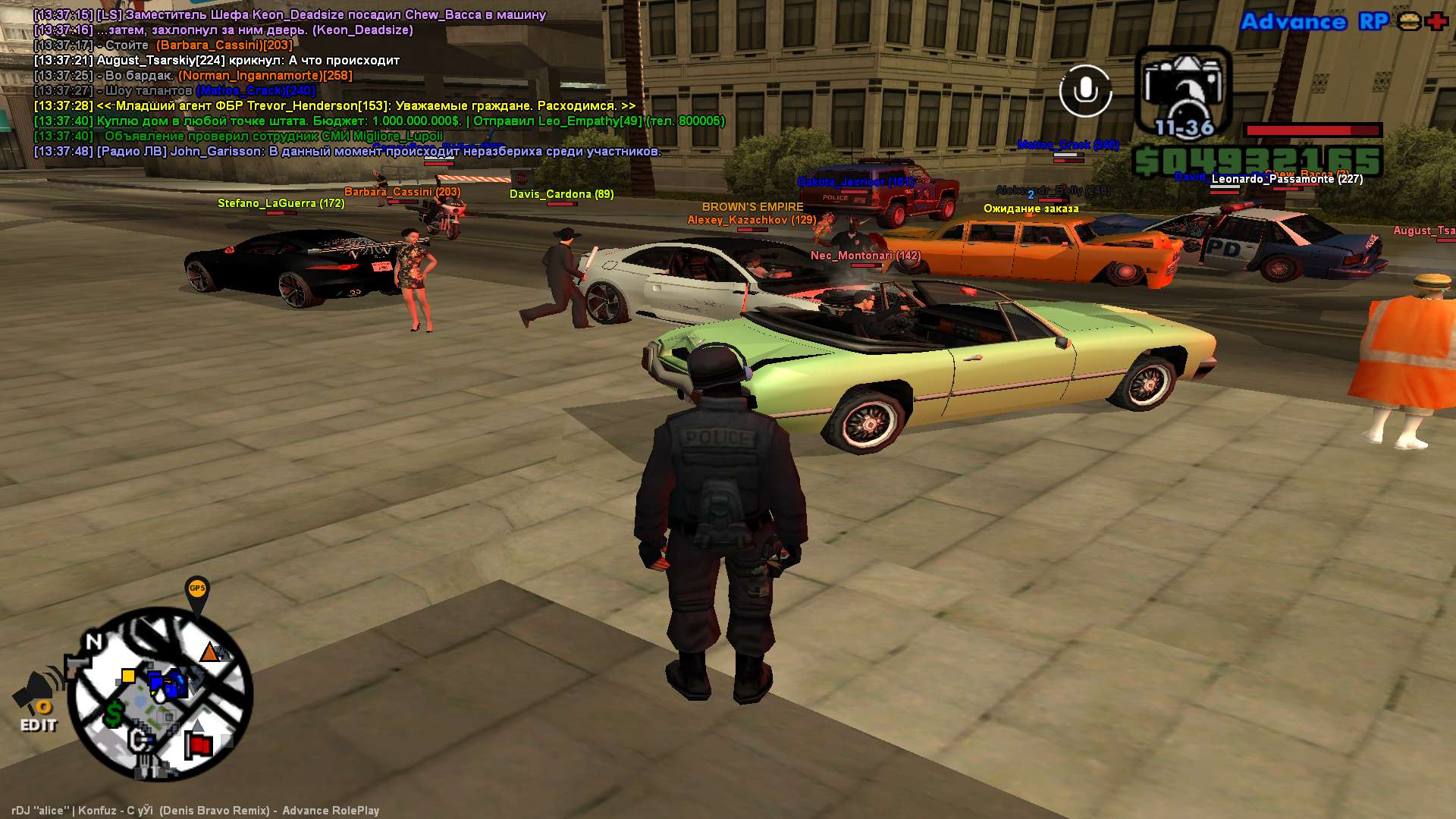
Task: Click the burger hunger icon
Action: (1409, 21)
